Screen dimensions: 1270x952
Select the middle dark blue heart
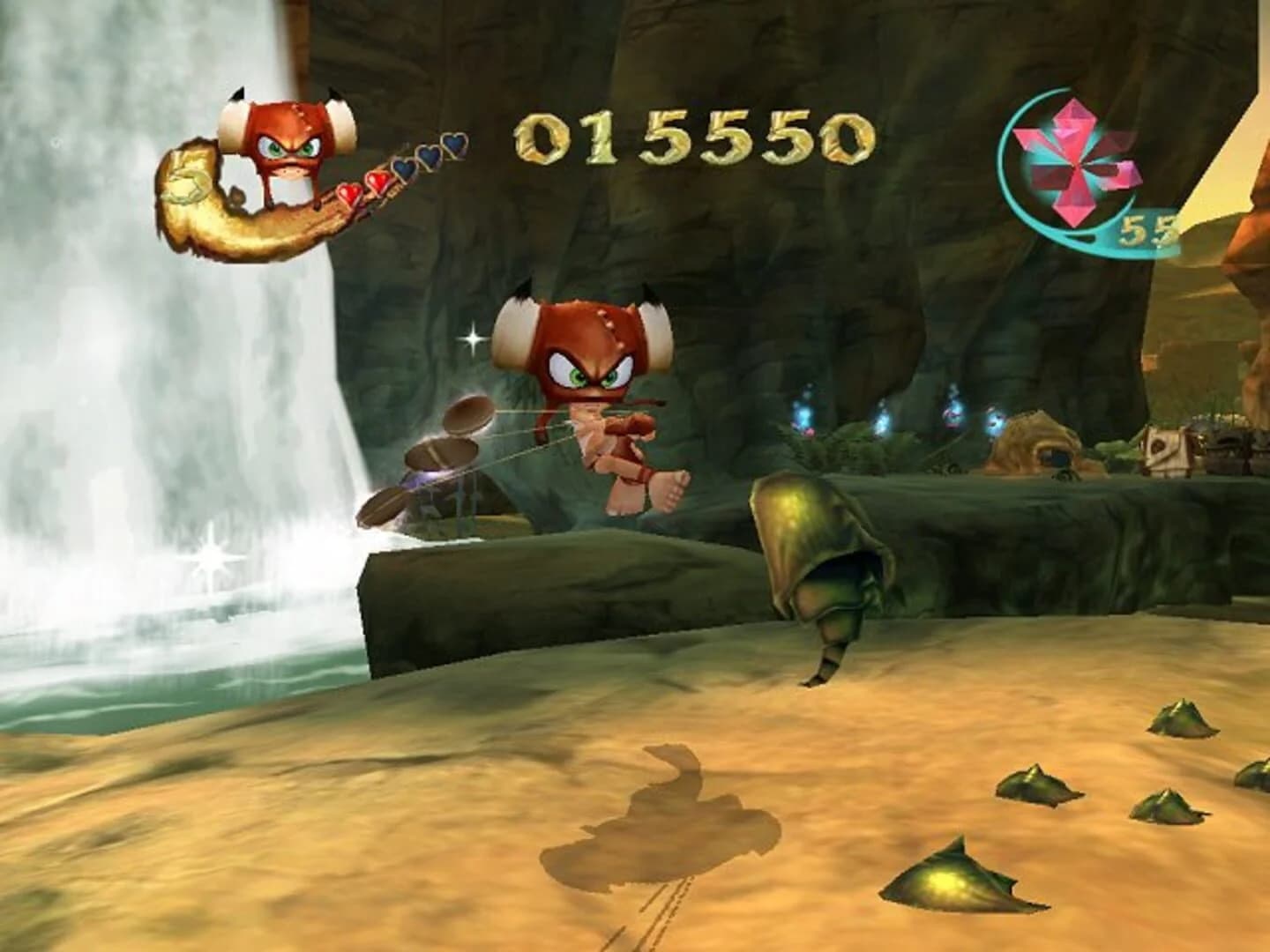429,154
